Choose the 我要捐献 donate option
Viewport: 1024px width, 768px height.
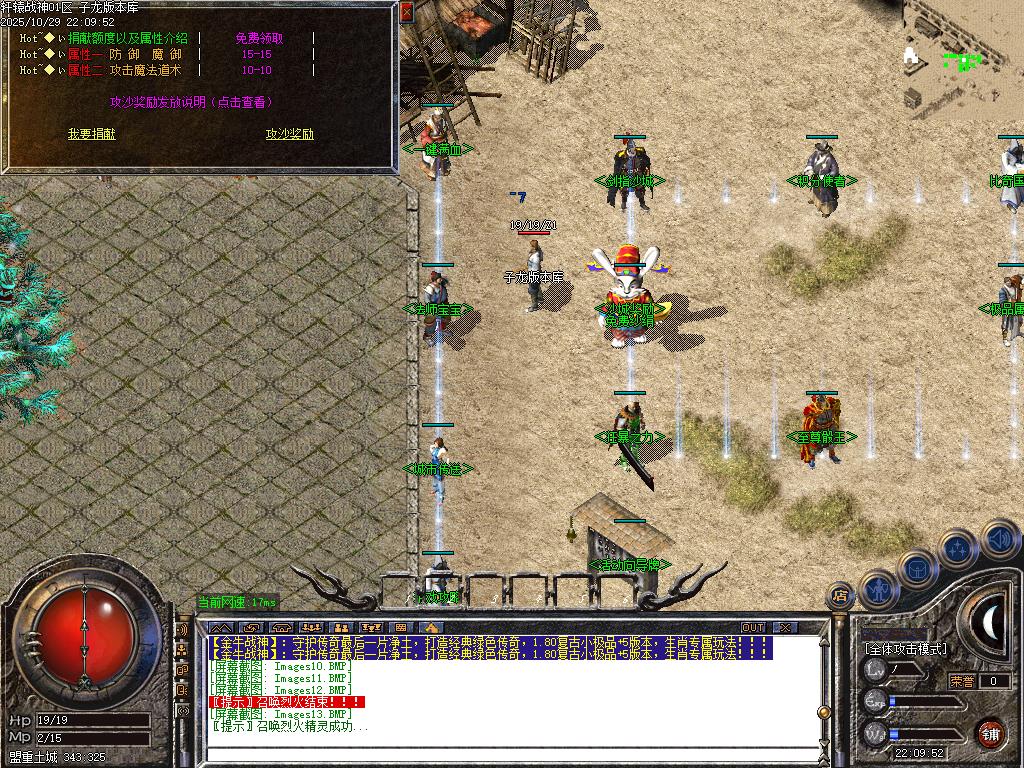(91, 134)
